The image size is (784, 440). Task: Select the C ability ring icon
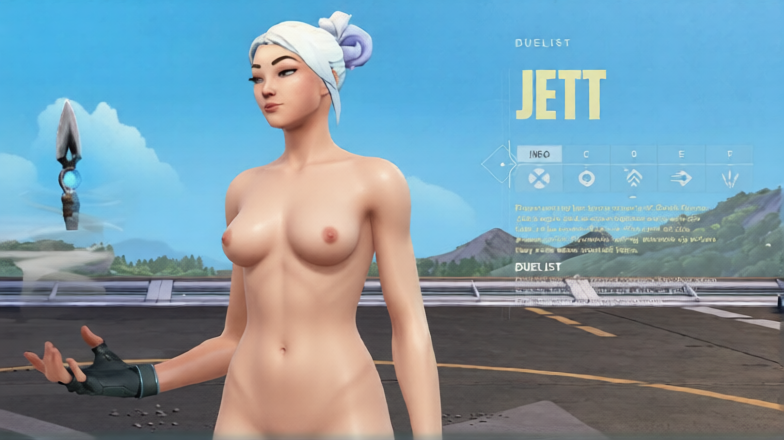point(586,178)
